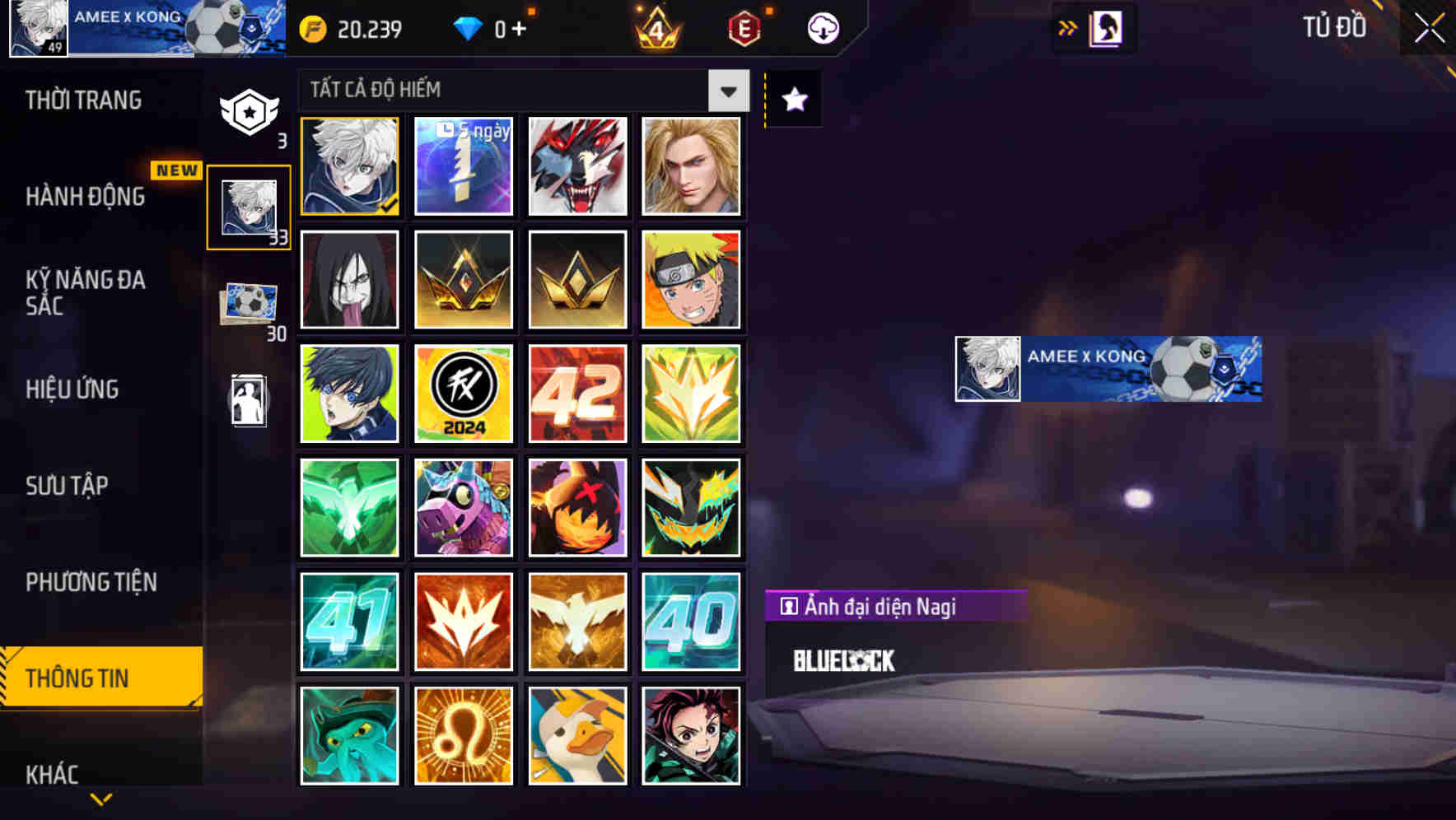
Task: Open the badge category in the collection sidebar
Action: coord(250,111)
